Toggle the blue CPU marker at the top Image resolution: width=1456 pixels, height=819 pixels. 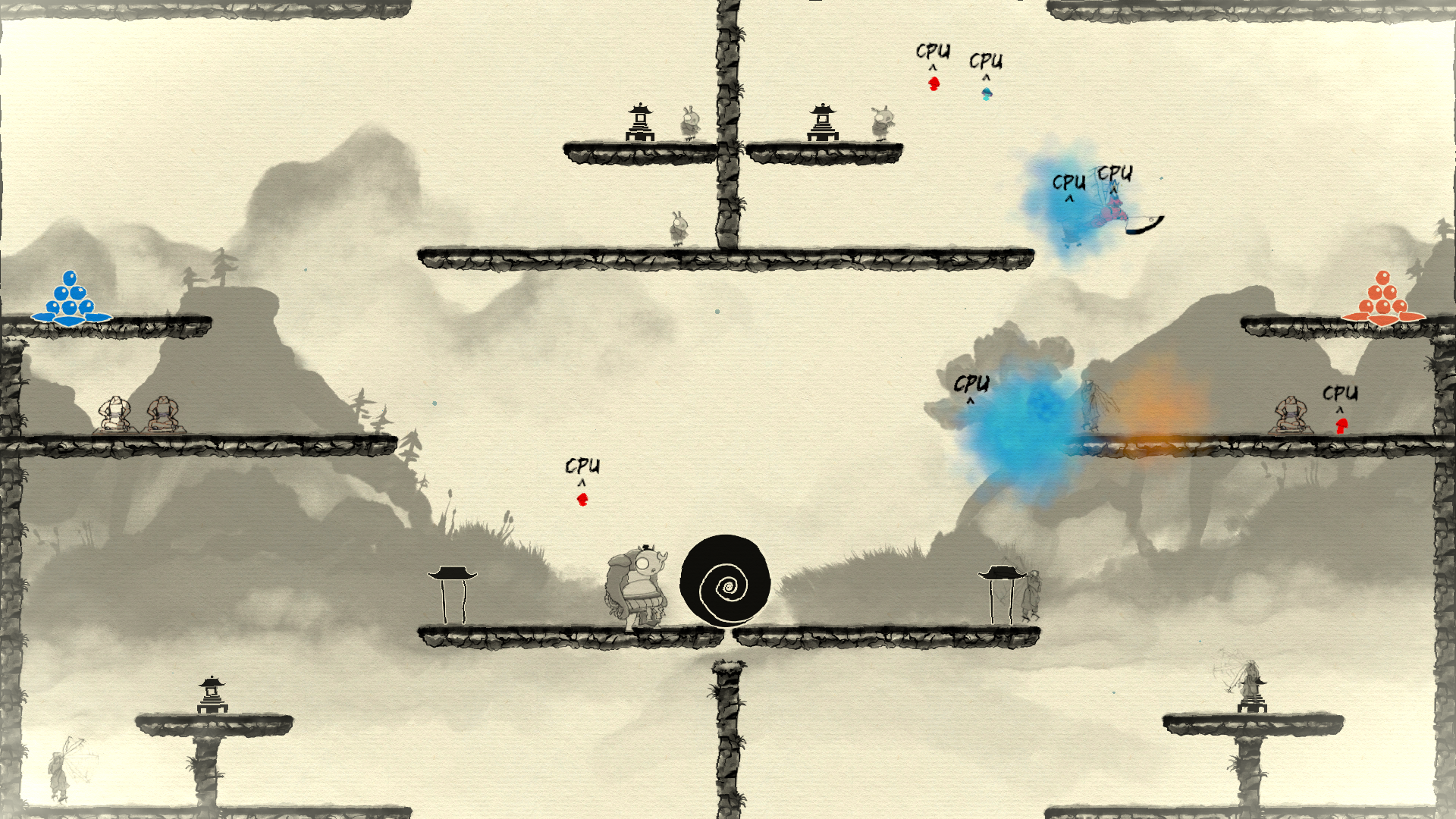(987, 93)
